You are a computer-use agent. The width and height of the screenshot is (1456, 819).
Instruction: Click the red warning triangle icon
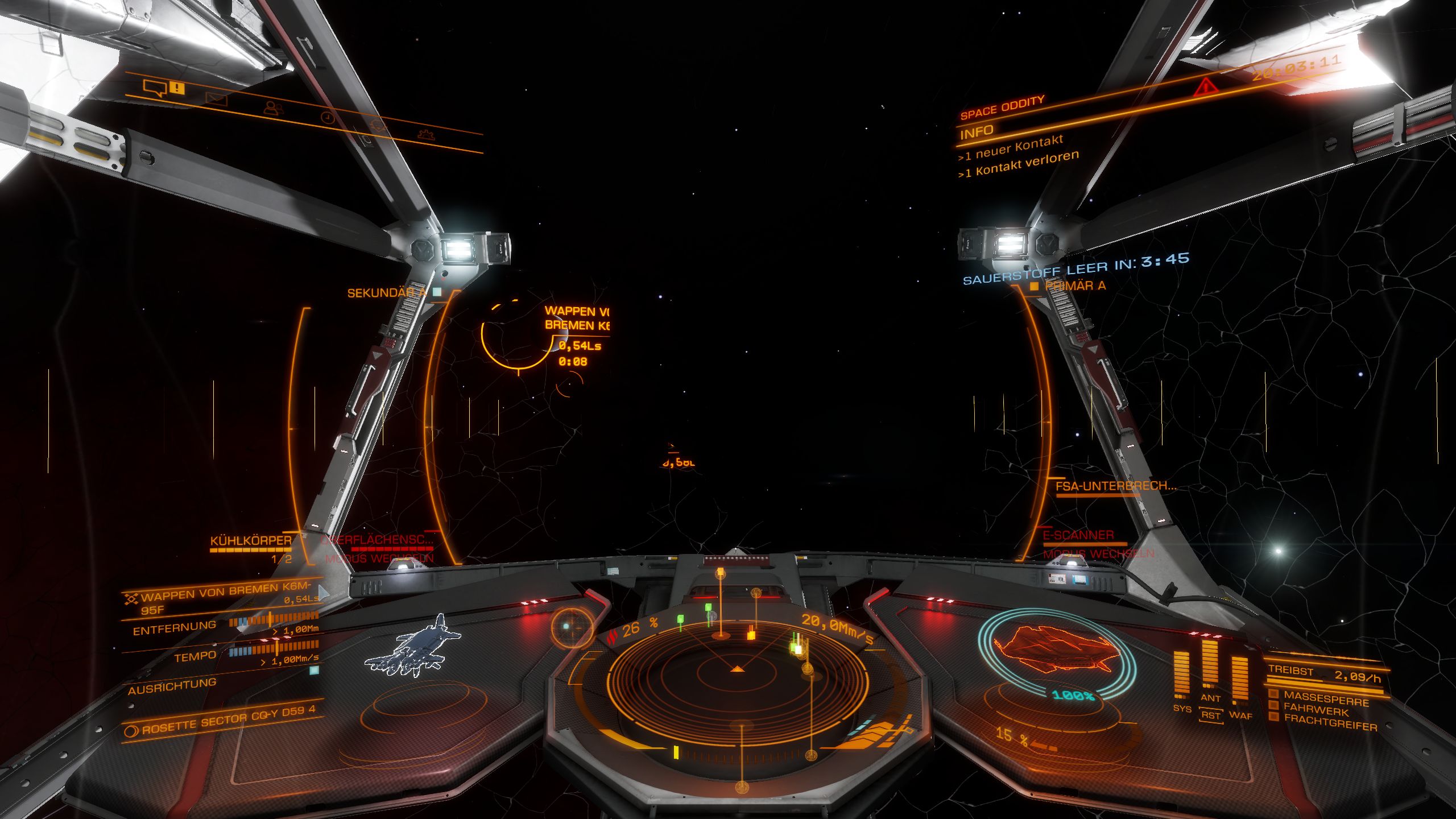1205,86
